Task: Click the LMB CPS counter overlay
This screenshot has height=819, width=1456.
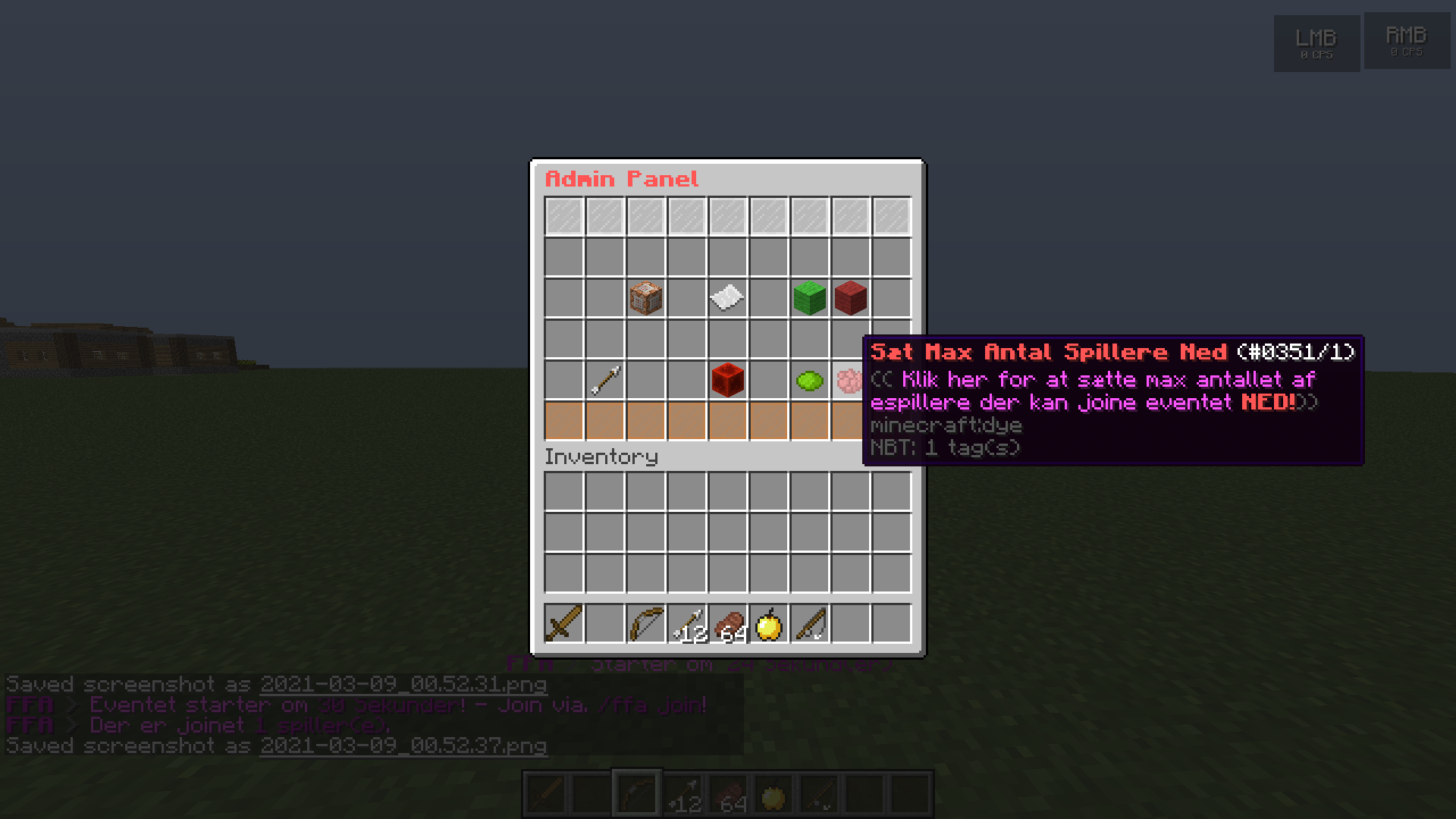Action: click(1316, 42)
